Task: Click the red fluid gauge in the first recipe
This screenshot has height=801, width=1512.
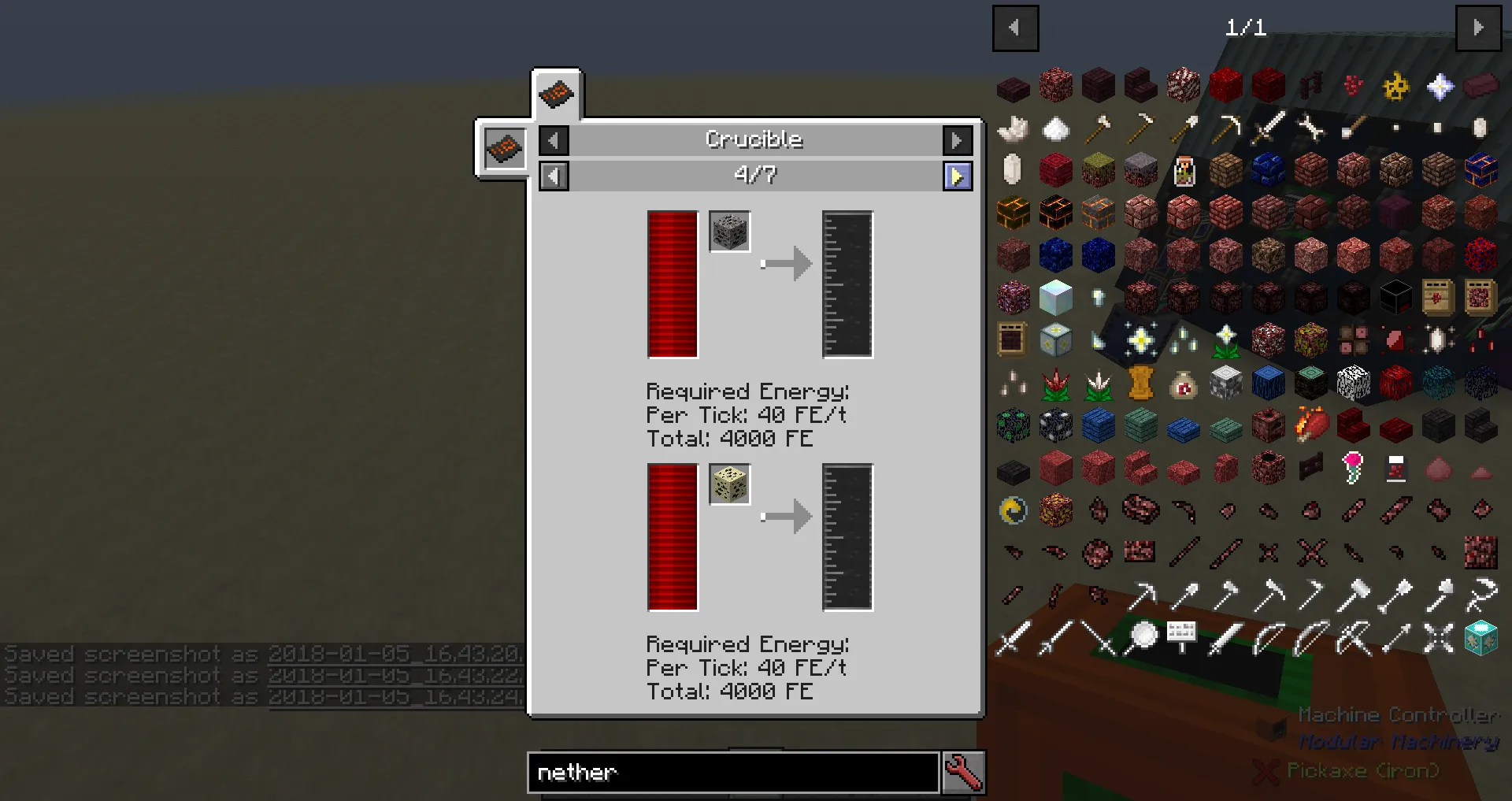Action: [x=671, y=284]
